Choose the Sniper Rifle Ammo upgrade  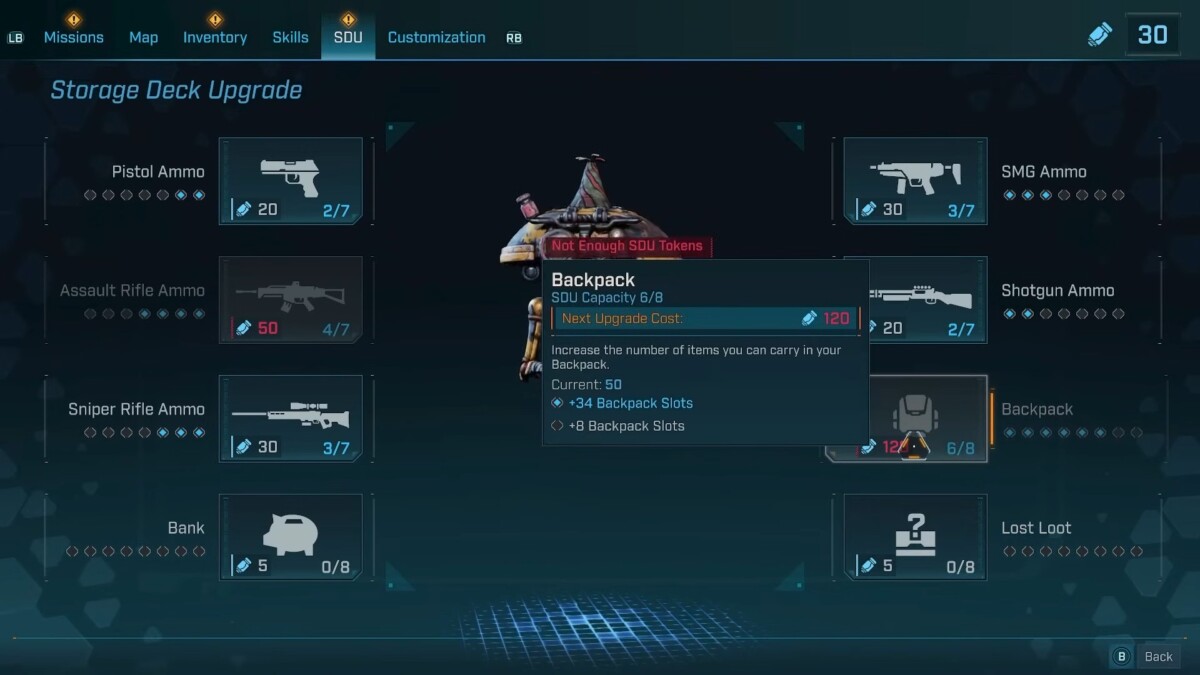coord(291,419)
